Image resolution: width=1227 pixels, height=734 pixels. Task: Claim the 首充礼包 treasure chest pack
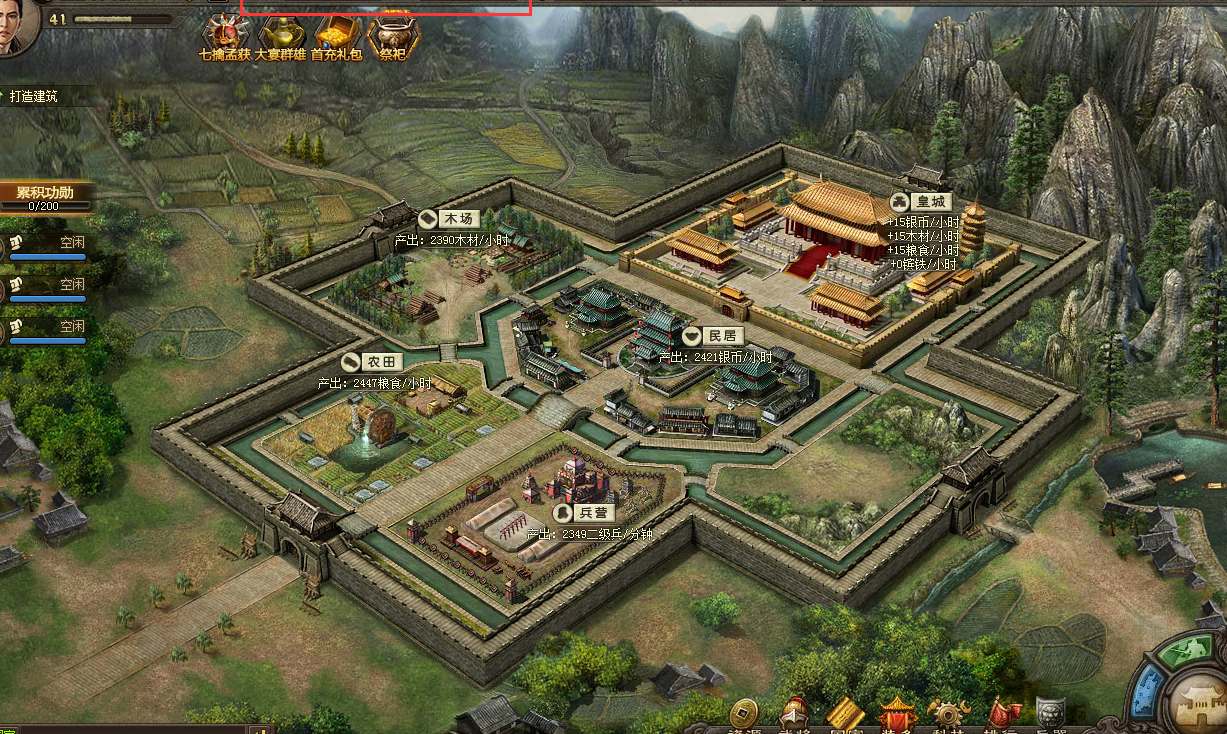click(x=337, y=36)
